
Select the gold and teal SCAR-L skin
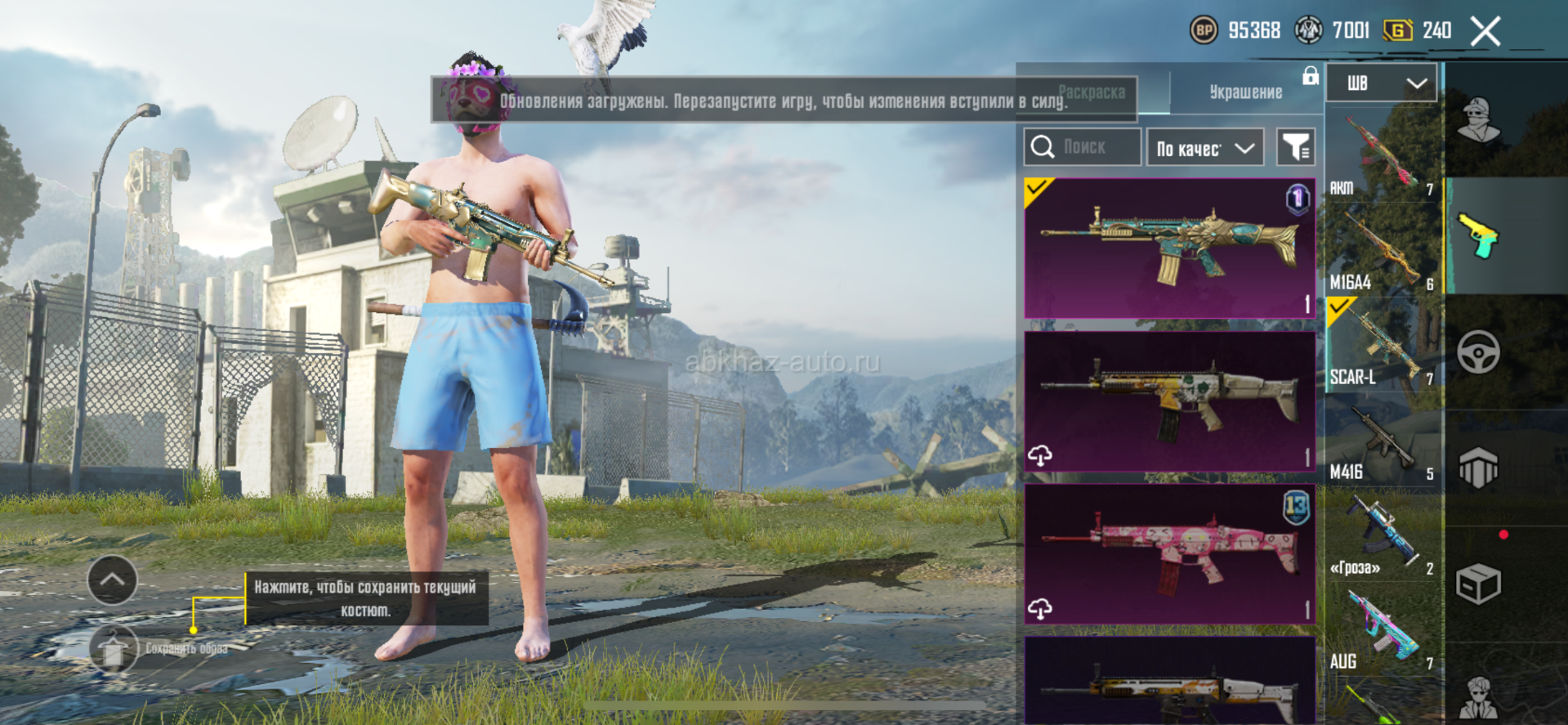coord(1169,248)
